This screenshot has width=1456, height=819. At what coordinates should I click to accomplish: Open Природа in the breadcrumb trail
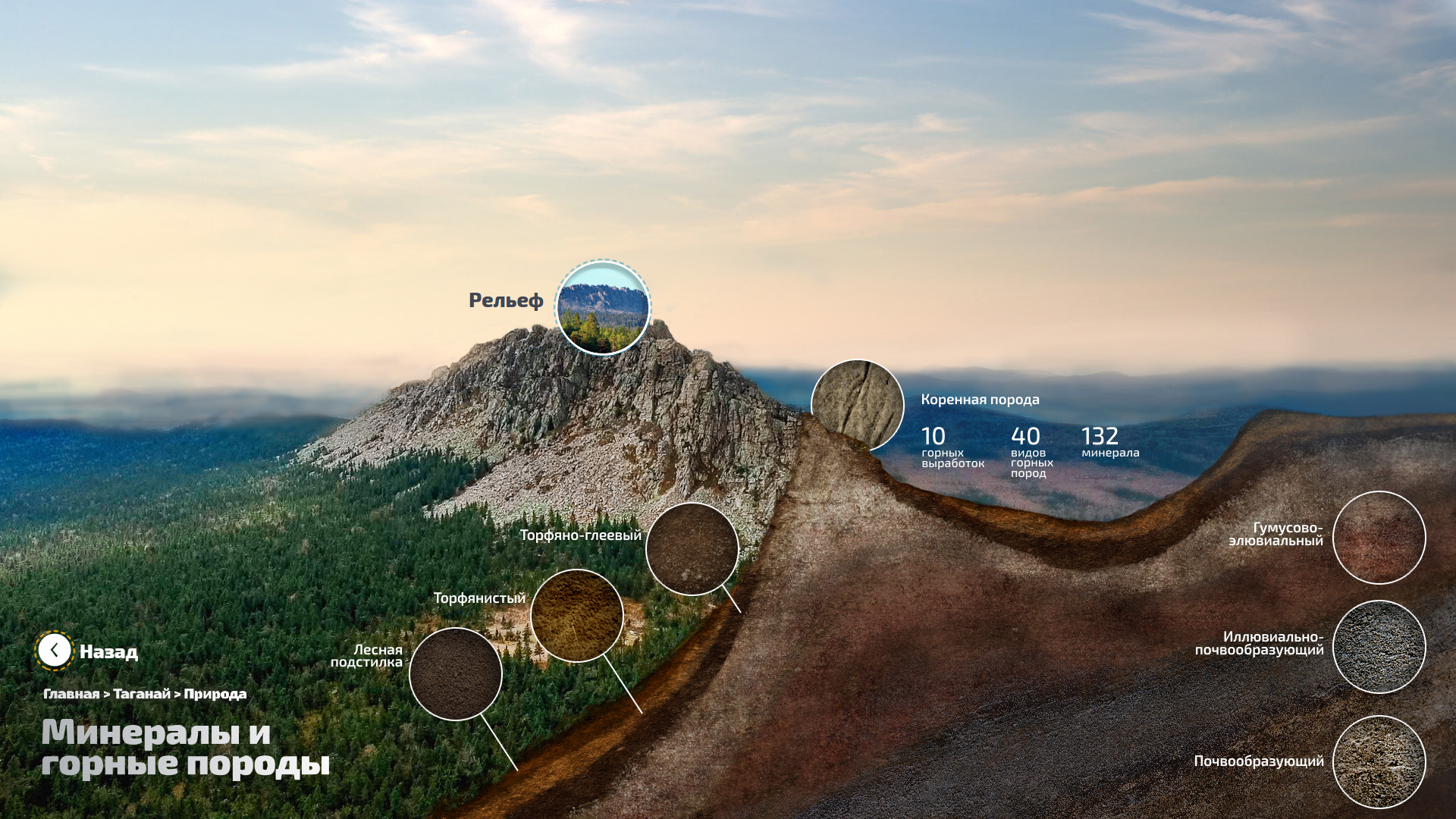click(215, 694)
